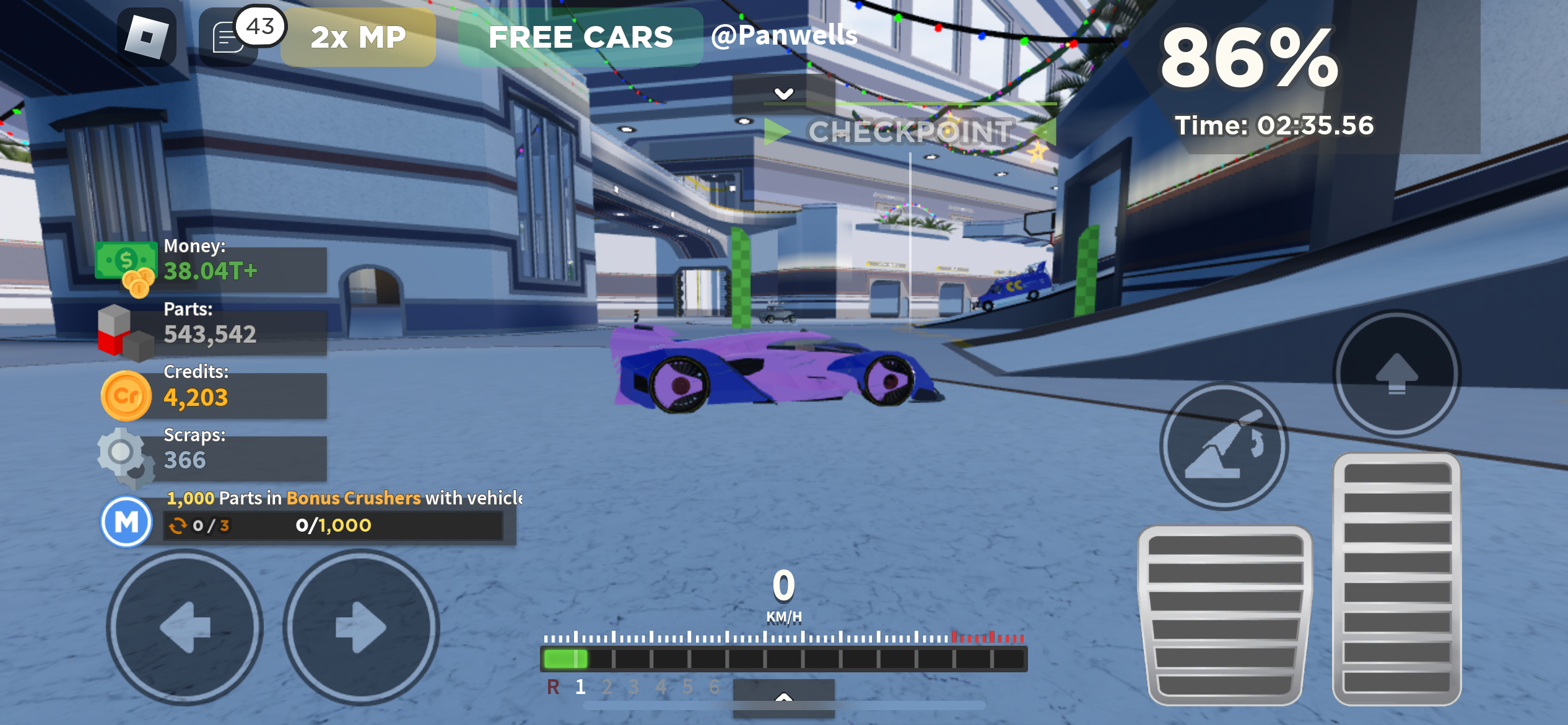
Task: Open the FREE CARS offer
Action: (580, 37)
